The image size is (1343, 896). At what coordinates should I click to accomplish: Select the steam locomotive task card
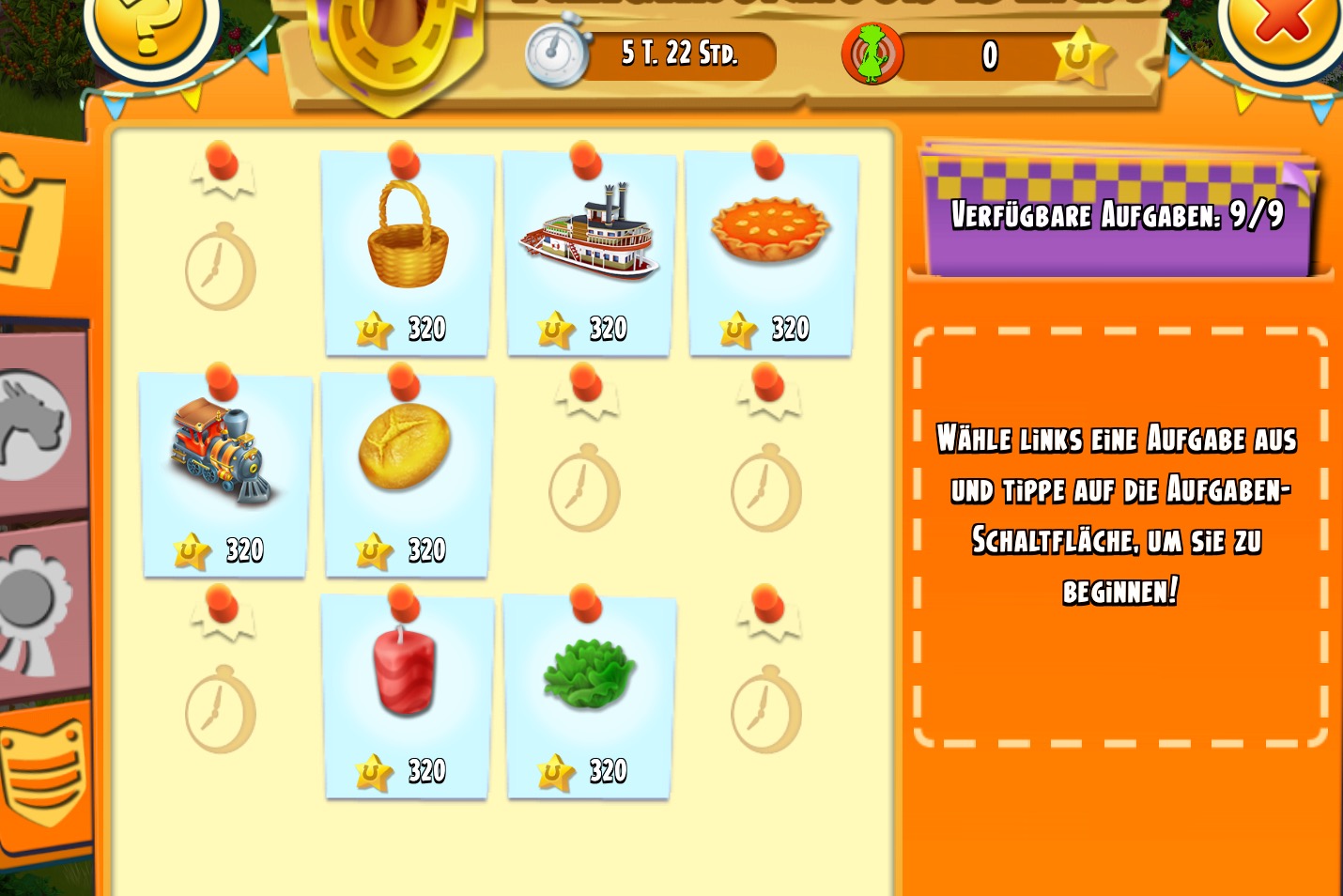pyautogui.click(x=225, y=475)
